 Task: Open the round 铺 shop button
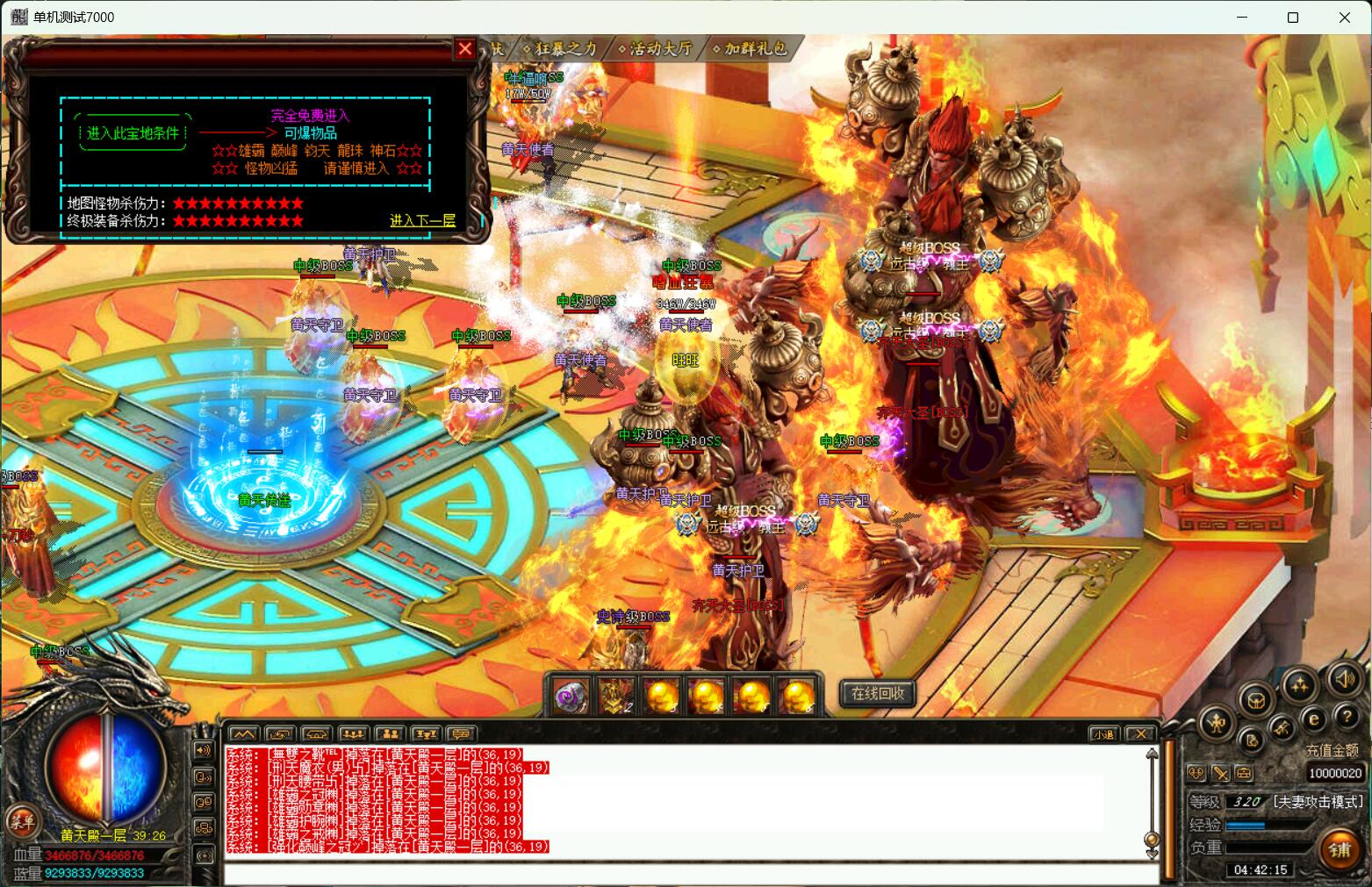click(x=1340, y=849)
